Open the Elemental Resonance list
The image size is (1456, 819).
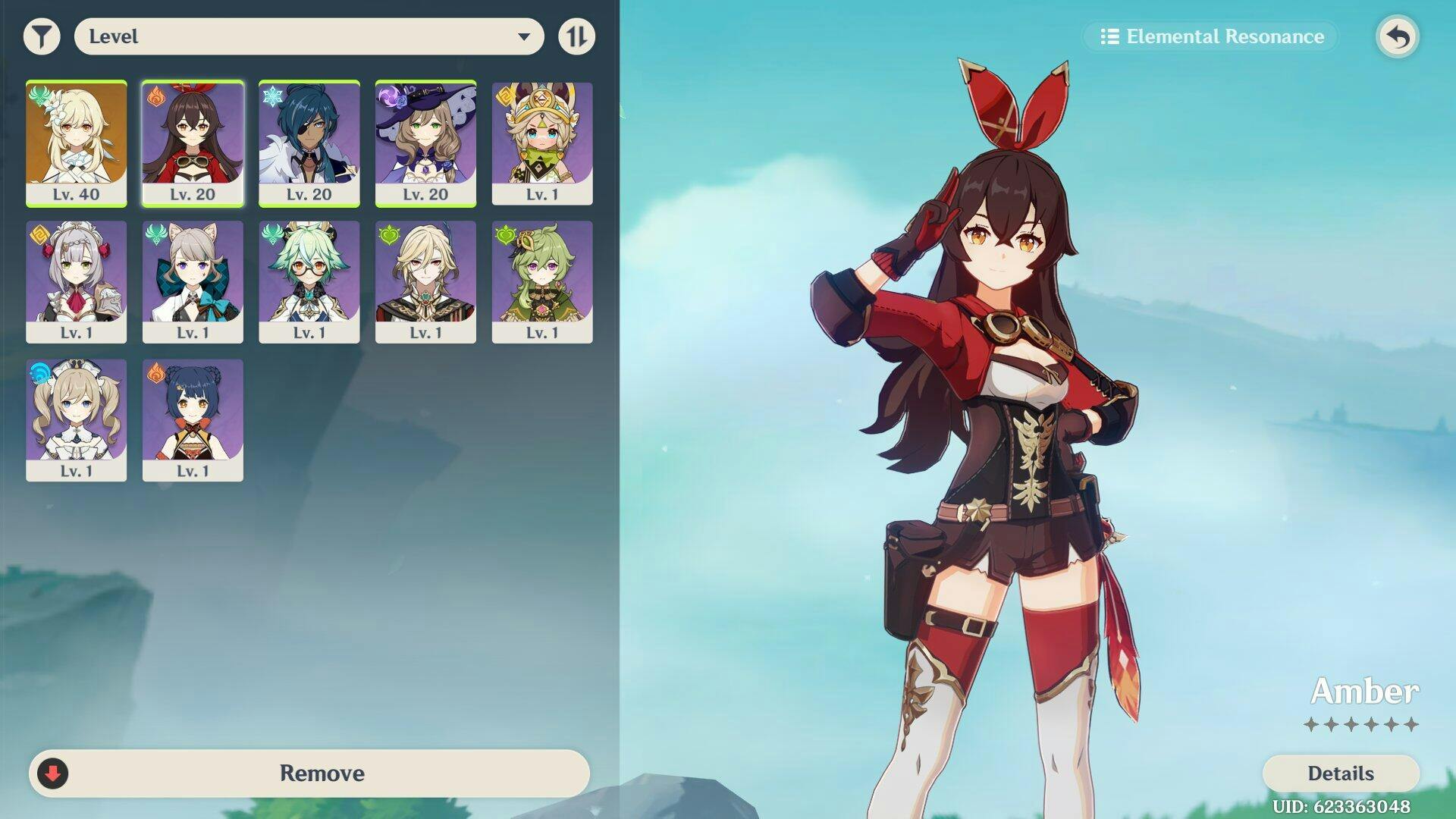(1212, 36)
